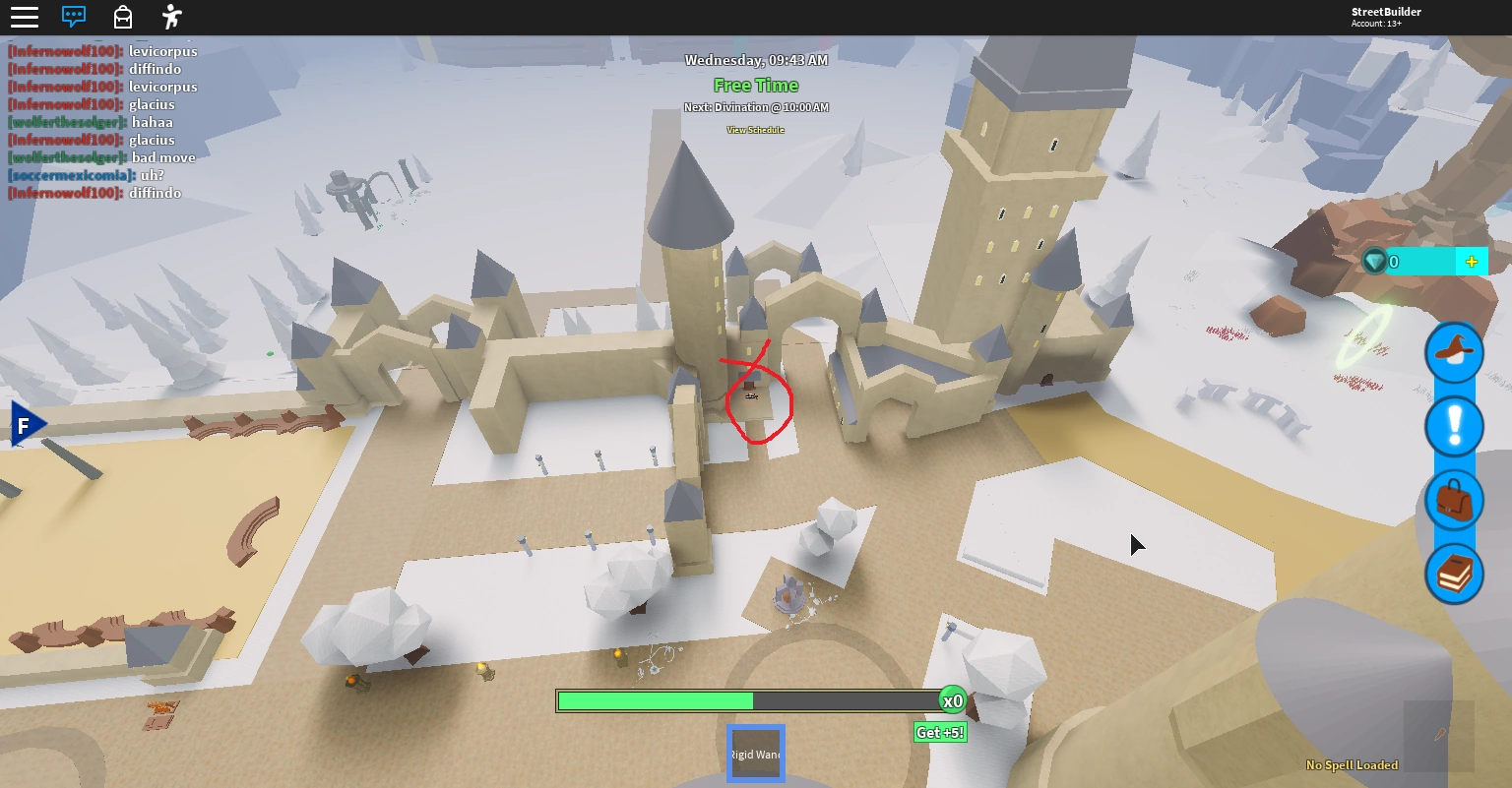Click the exclamation mark sidebar icon
Viewport: 1512px width, 788px height.
(1454, 427)
